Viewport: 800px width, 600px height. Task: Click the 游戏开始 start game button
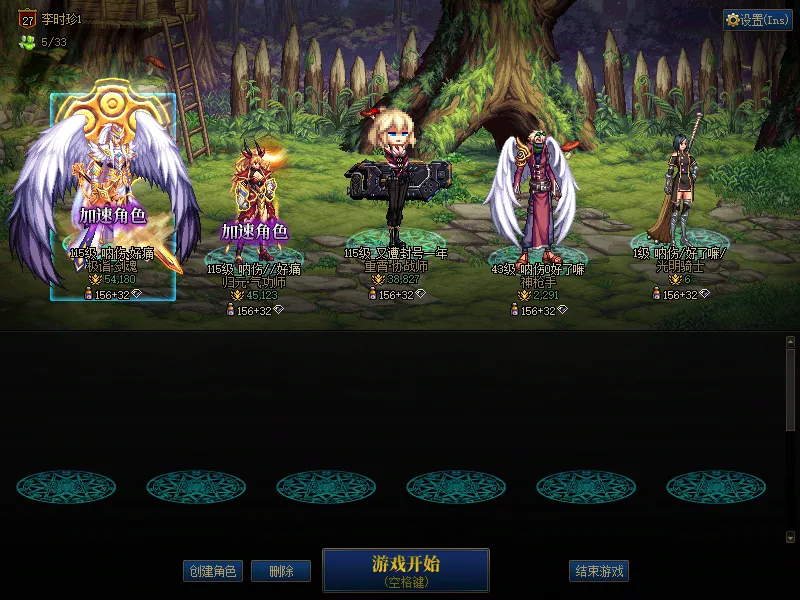[x=405, y=569]
